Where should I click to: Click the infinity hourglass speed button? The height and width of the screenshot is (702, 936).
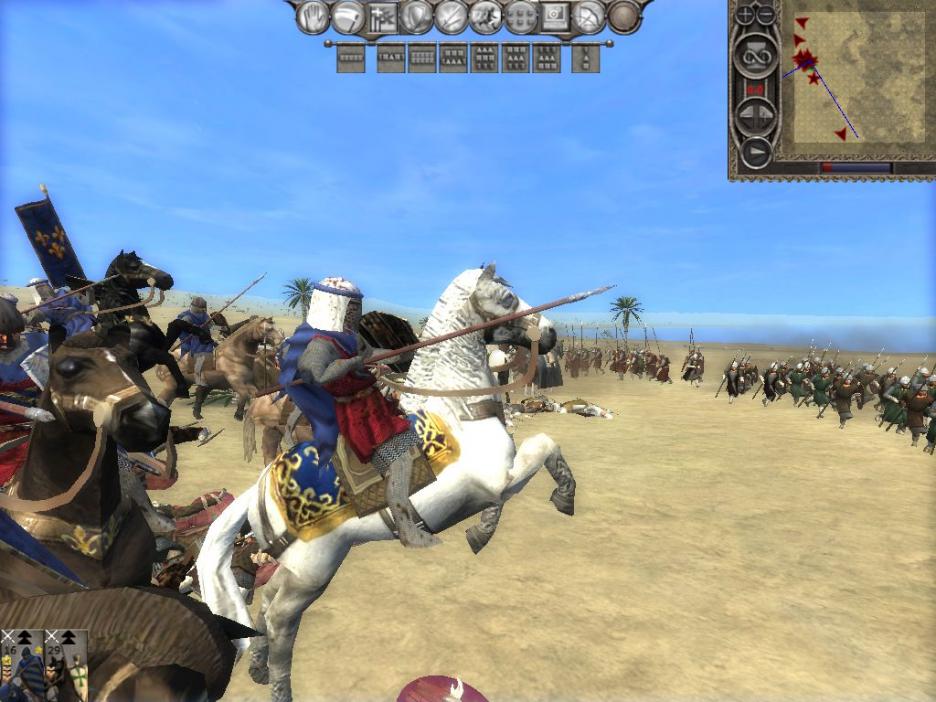tap(755, 55)
